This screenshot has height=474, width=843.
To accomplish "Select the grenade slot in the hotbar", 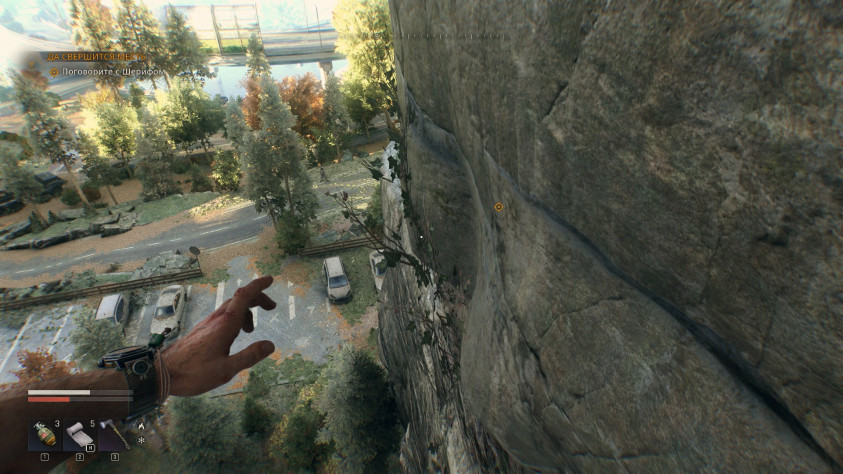I will pyautogui.click(x=44, y=435).
